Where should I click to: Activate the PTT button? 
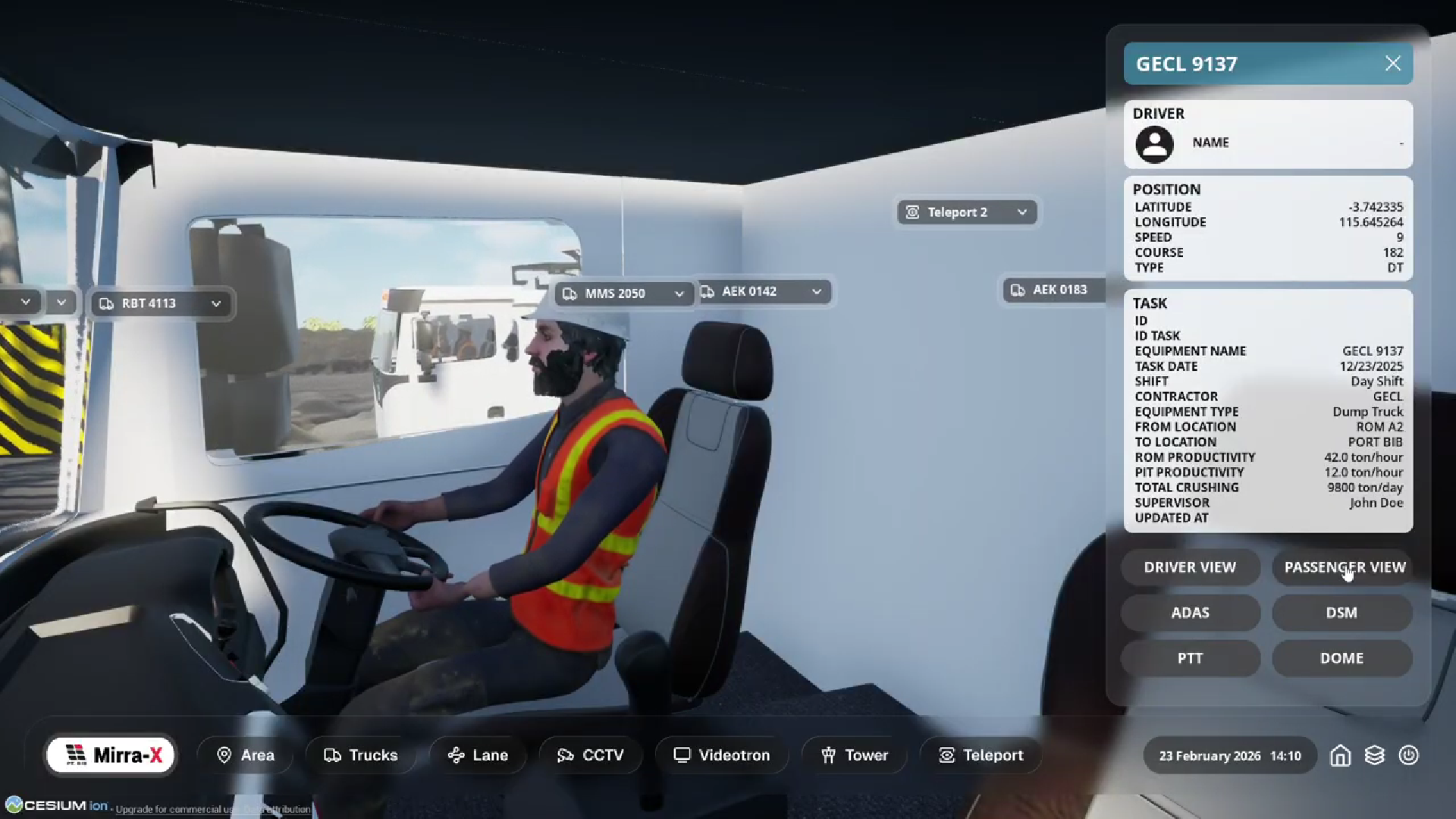[x=1190, y=658]
